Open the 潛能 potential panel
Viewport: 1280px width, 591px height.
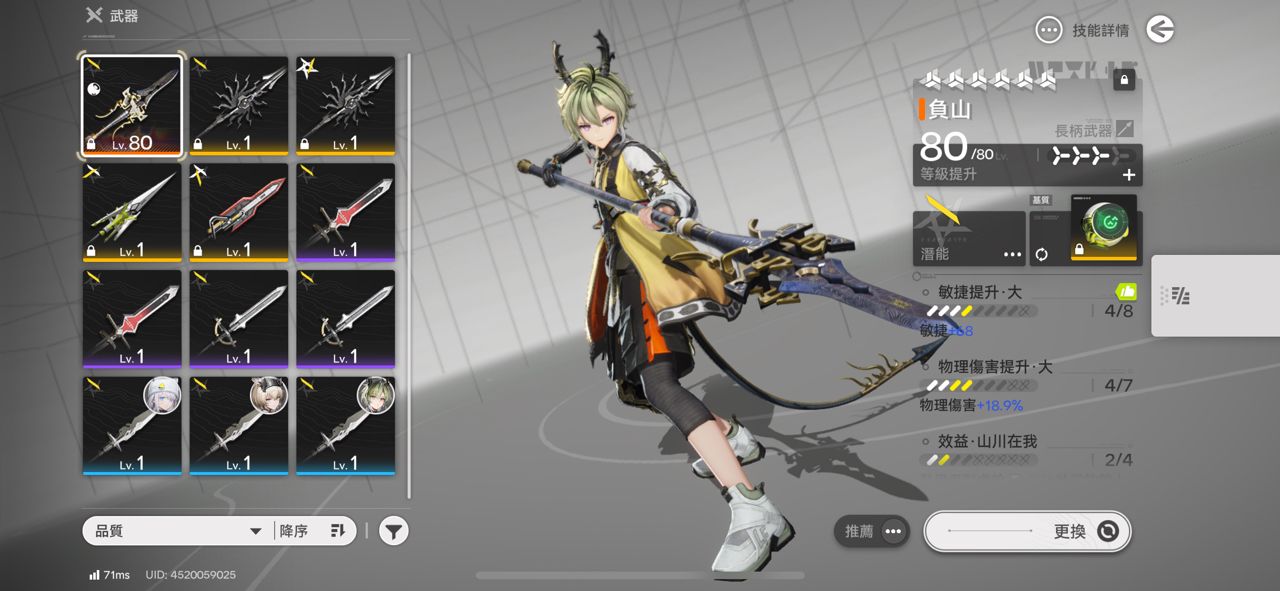coord(969,238)
